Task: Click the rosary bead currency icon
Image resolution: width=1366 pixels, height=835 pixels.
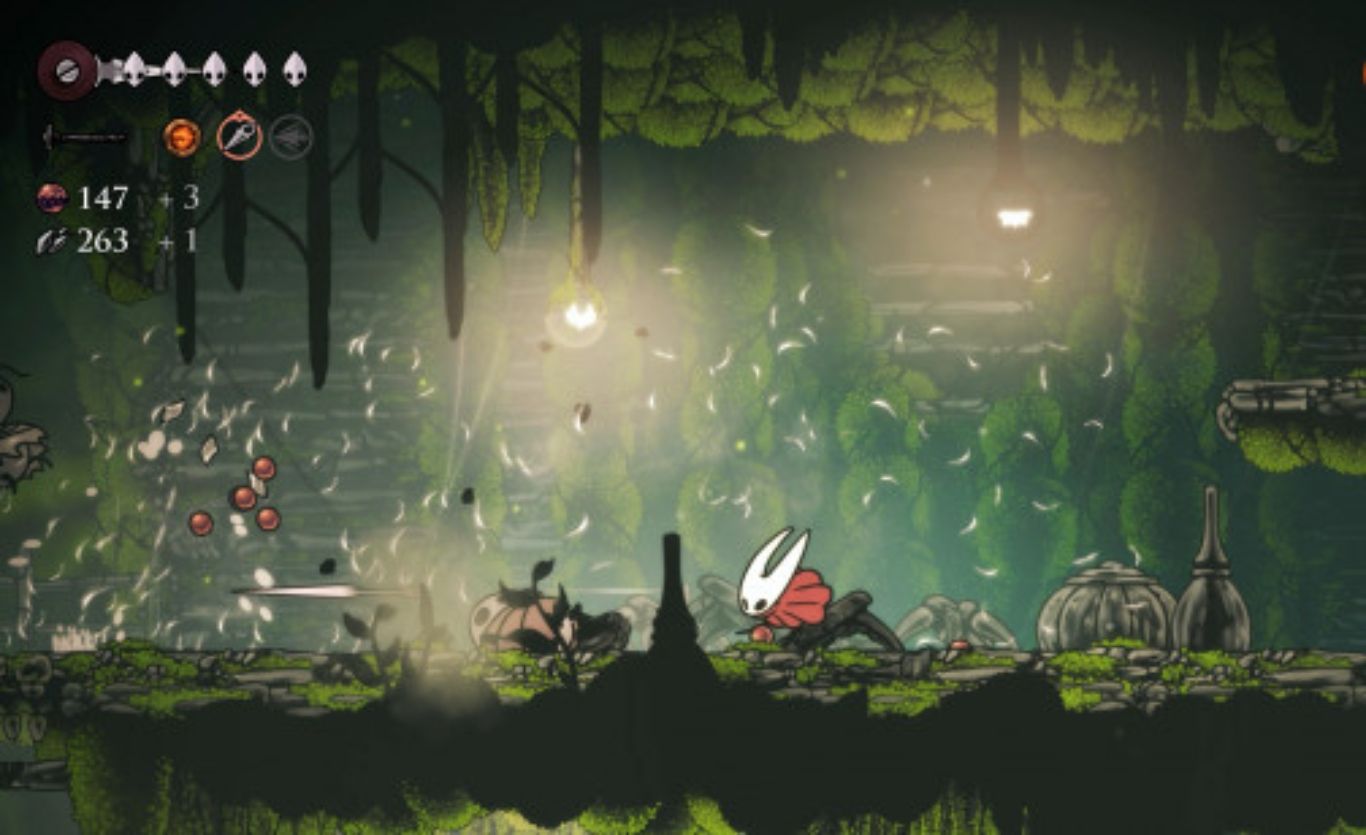Action: (52, 198)
